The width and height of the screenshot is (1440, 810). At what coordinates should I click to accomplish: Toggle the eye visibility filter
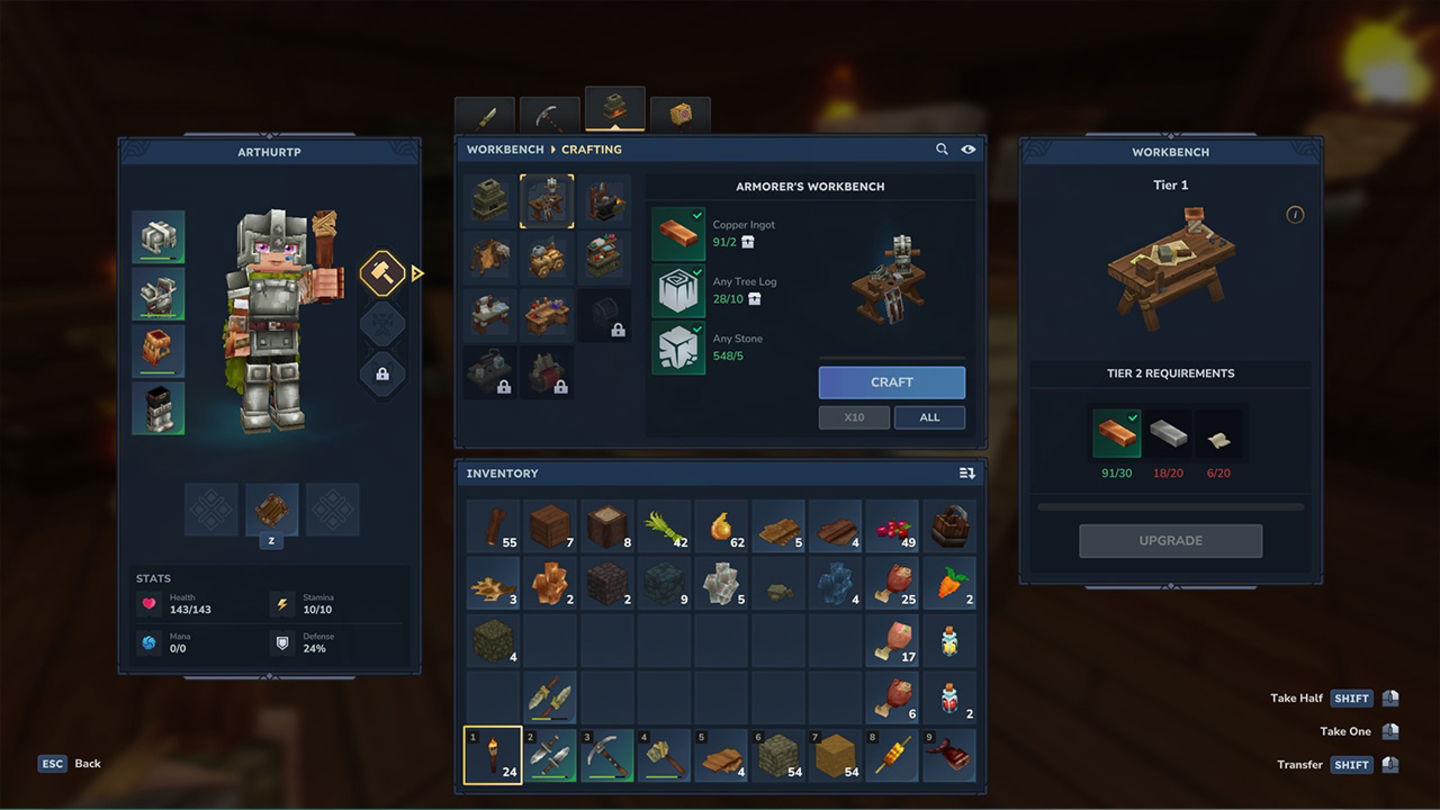(x=968, y=149)
